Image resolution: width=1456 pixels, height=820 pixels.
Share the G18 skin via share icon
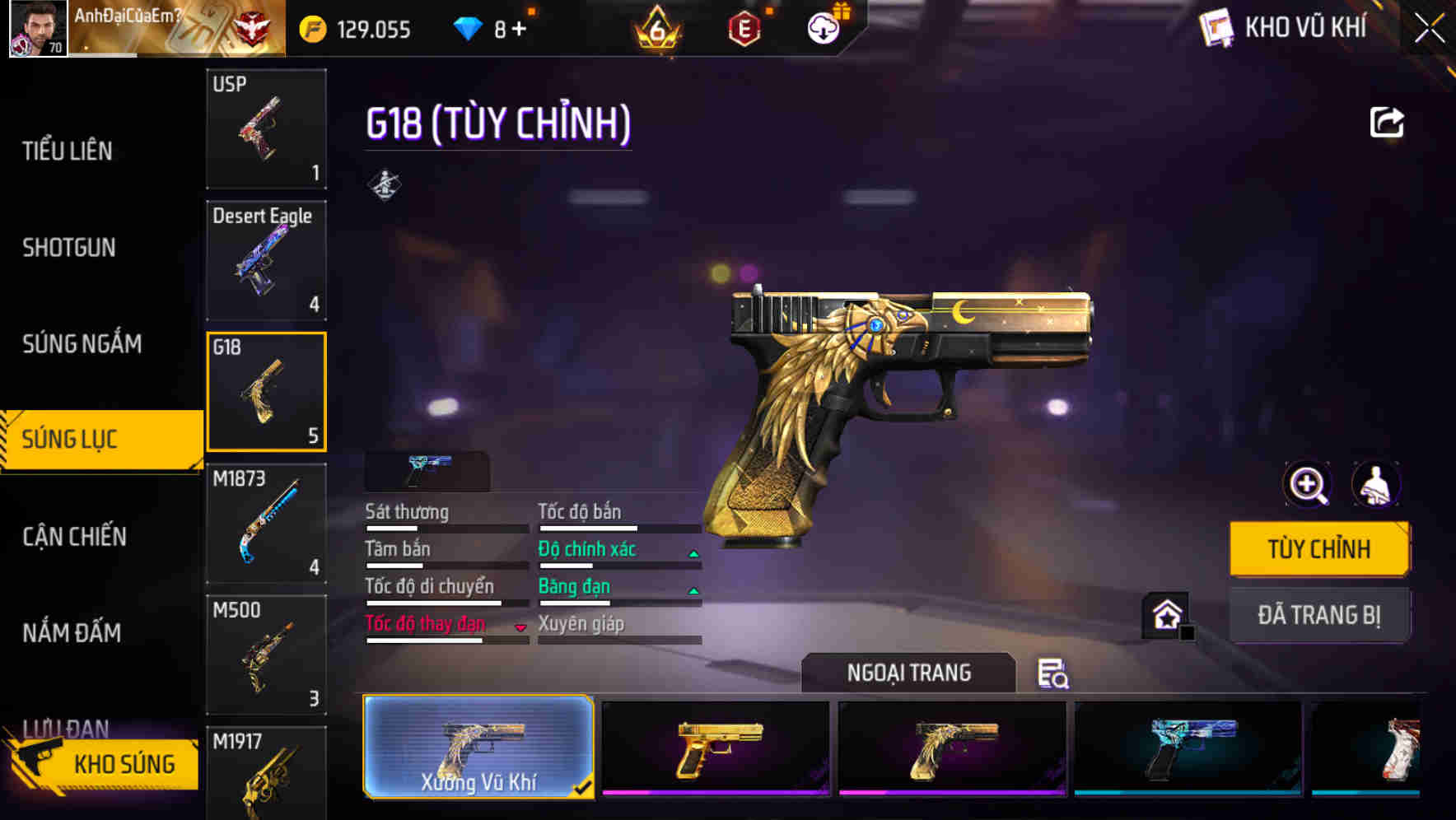click(1387, 121)
